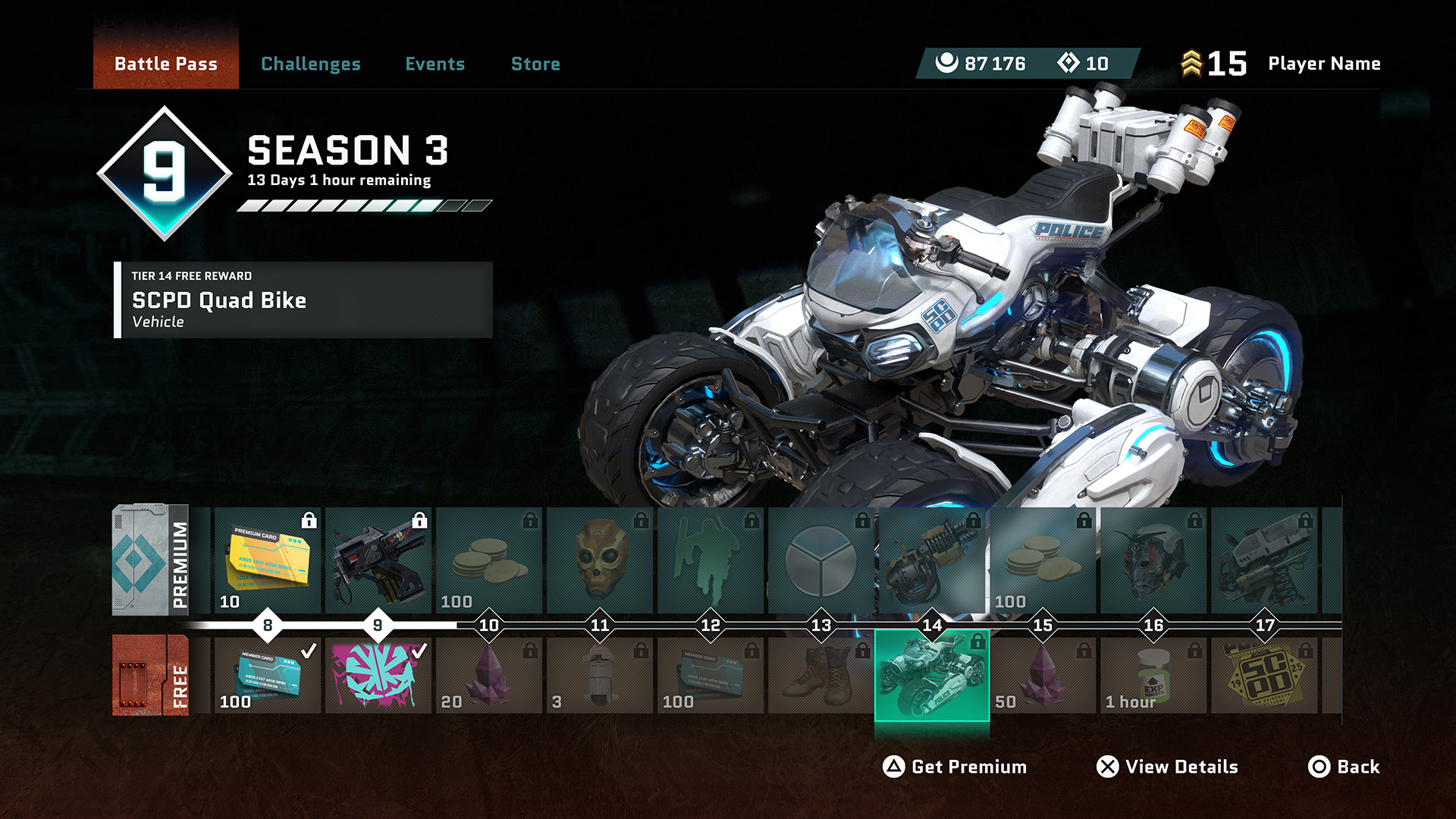Select the tier 17 free SCPD badge reward
Viewport: 1456px width, 819px height.
[1263, 675]
